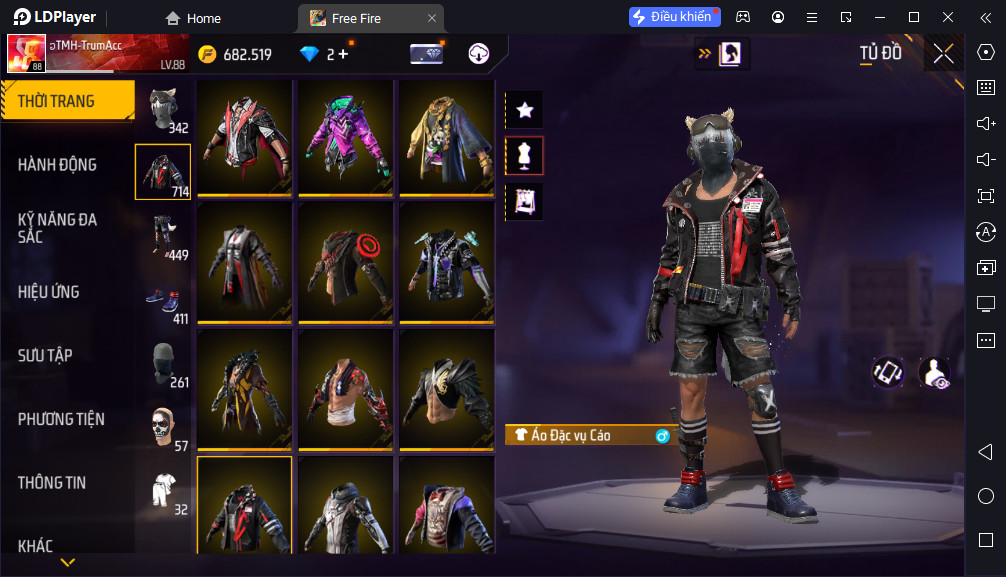Screen dimensions: 1006x577
Task: Expand the category list with down arrow
Action: 67,563
